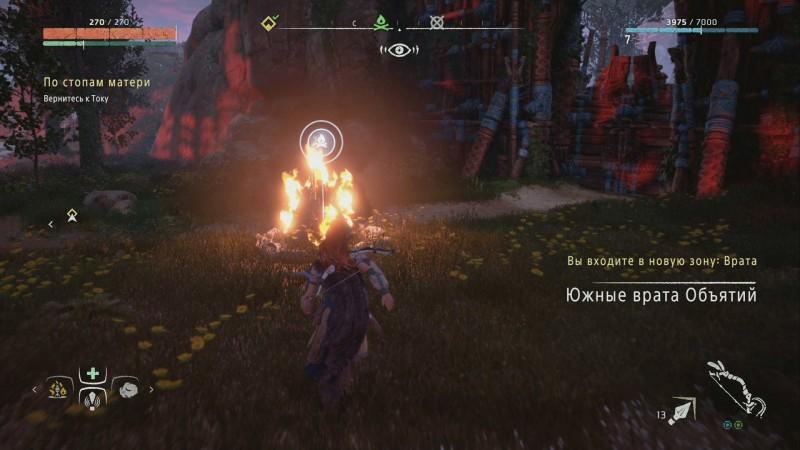Cycle quick items with the left arrow
The width and height of the screenshot is (800, 450).
click(35, 389)
